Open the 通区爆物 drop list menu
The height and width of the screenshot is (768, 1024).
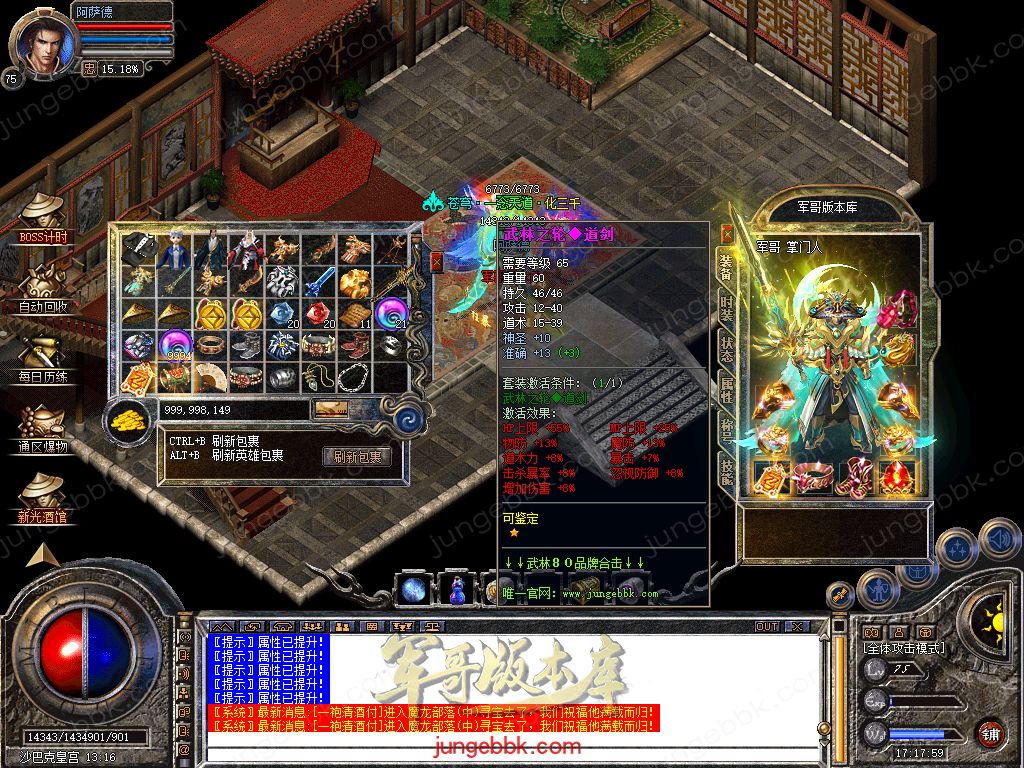(x=43, y=428)
